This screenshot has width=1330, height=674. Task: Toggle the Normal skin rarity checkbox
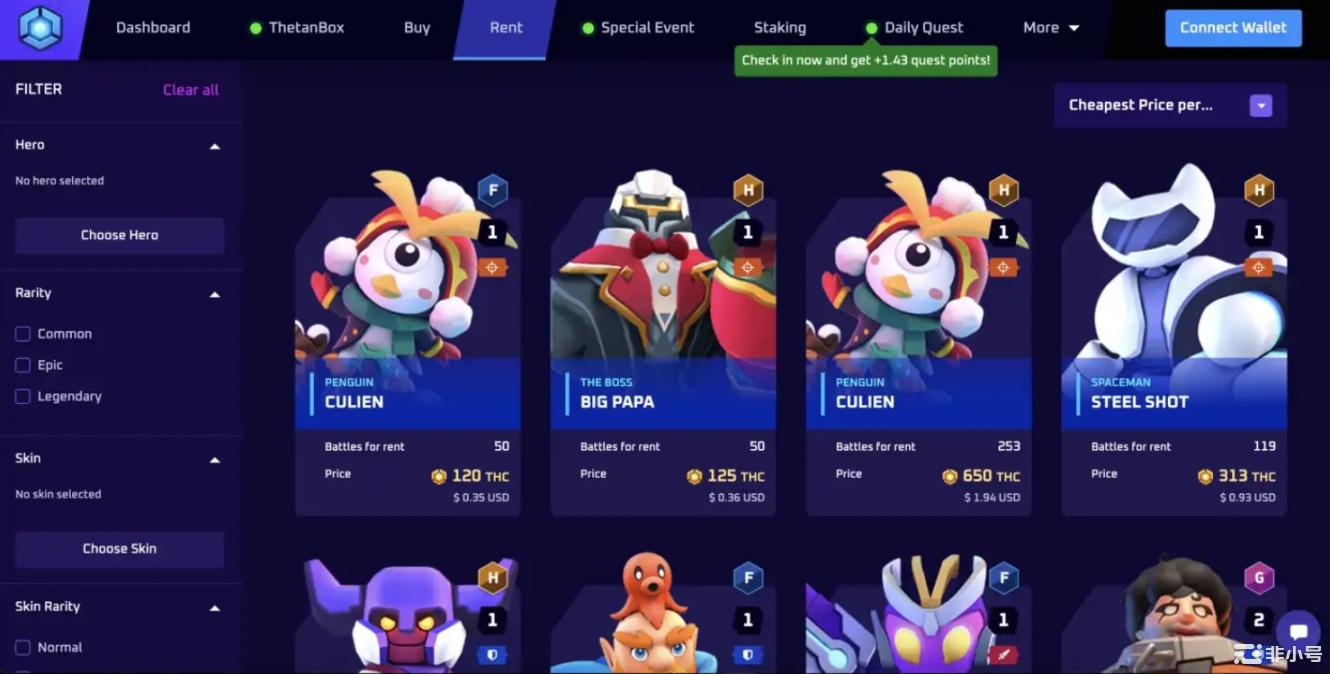(23, 648)
